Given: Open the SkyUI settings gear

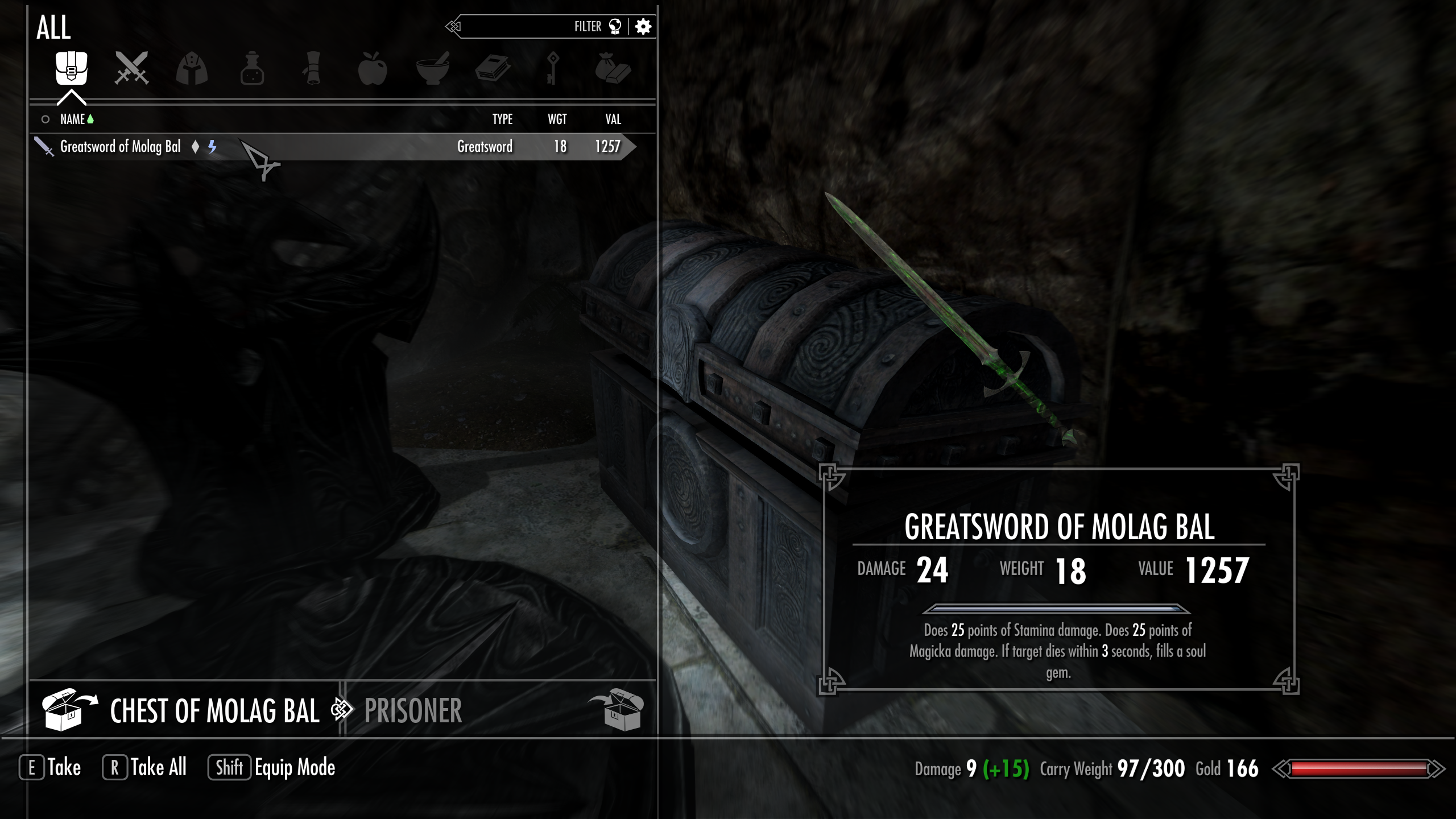Looking at the screenshot, I should point(643,26).
